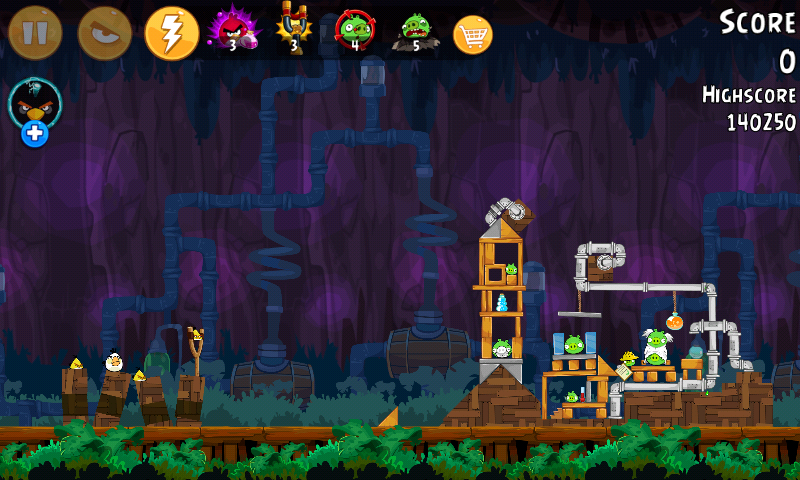Toggle the lightning bolt power-ups button
The image size is (800, 480).
click(x=172, y=33)
